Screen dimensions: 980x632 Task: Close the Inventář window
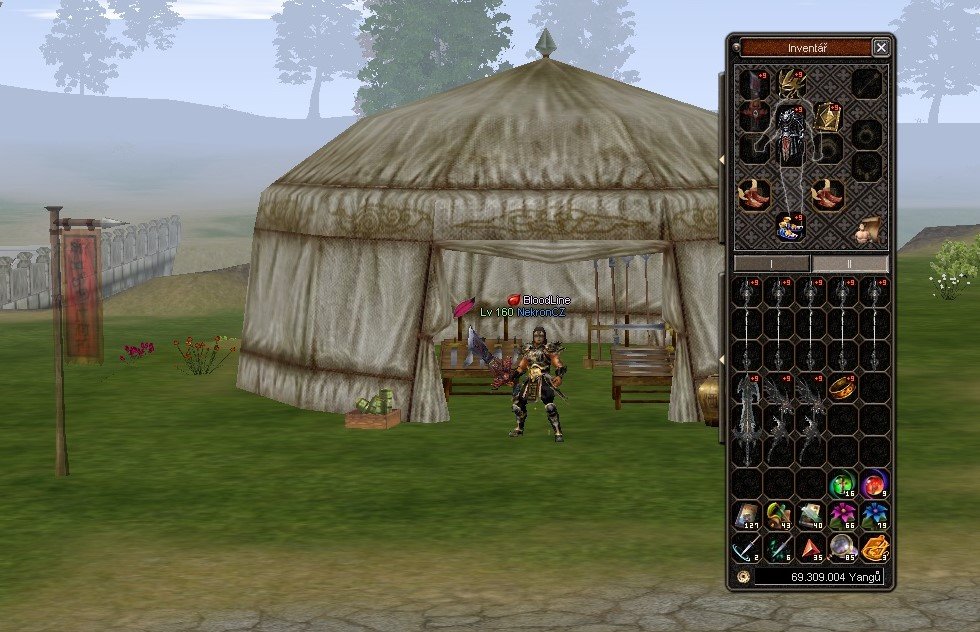(x=880, y=47)
